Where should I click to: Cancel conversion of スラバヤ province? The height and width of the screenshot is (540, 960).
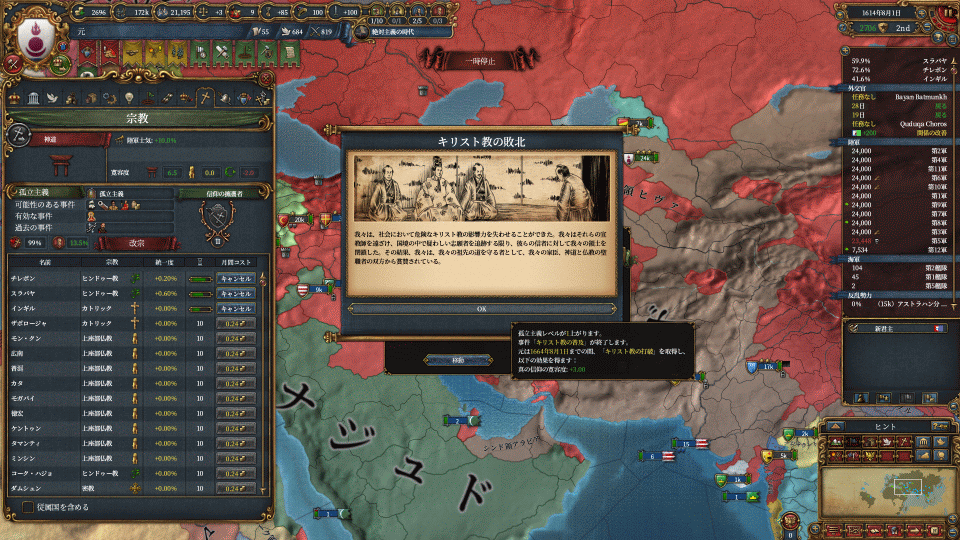(x=235, y=294)
